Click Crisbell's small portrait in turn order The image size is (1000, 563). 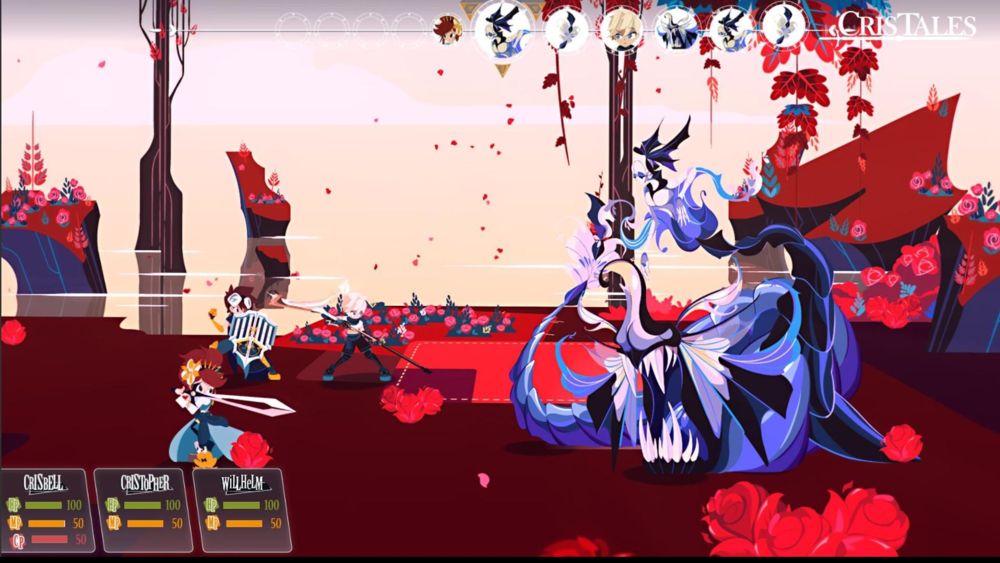click(x=446, y=29)
